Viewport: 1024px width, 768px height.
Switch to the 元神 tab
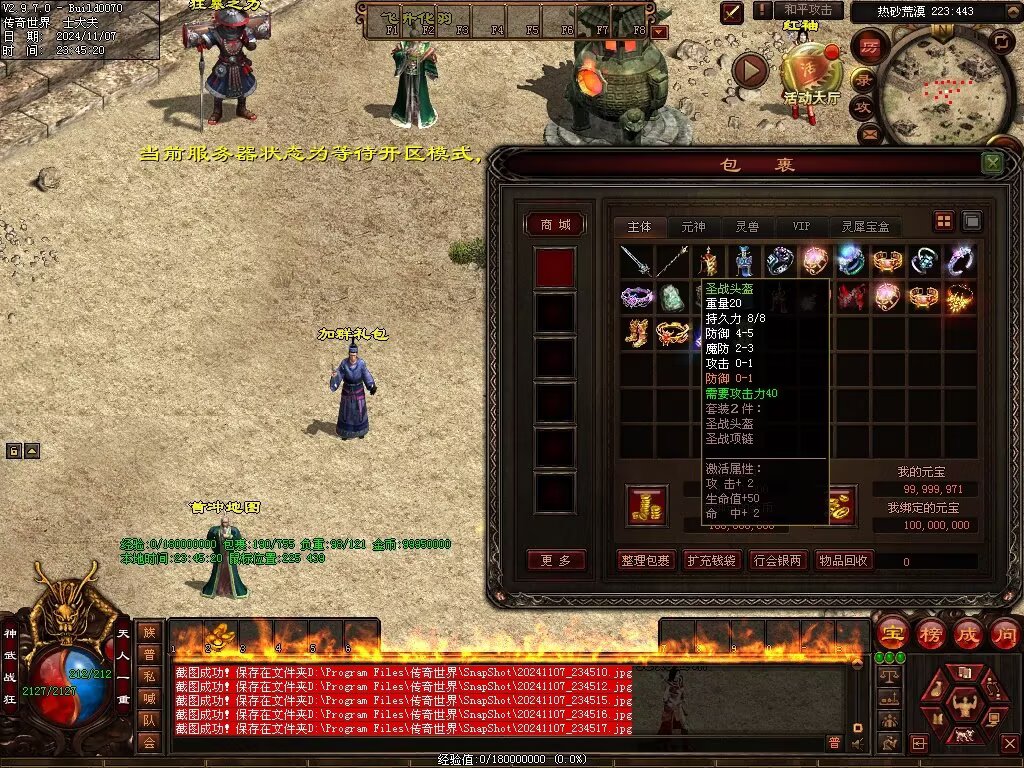(693, 227)
